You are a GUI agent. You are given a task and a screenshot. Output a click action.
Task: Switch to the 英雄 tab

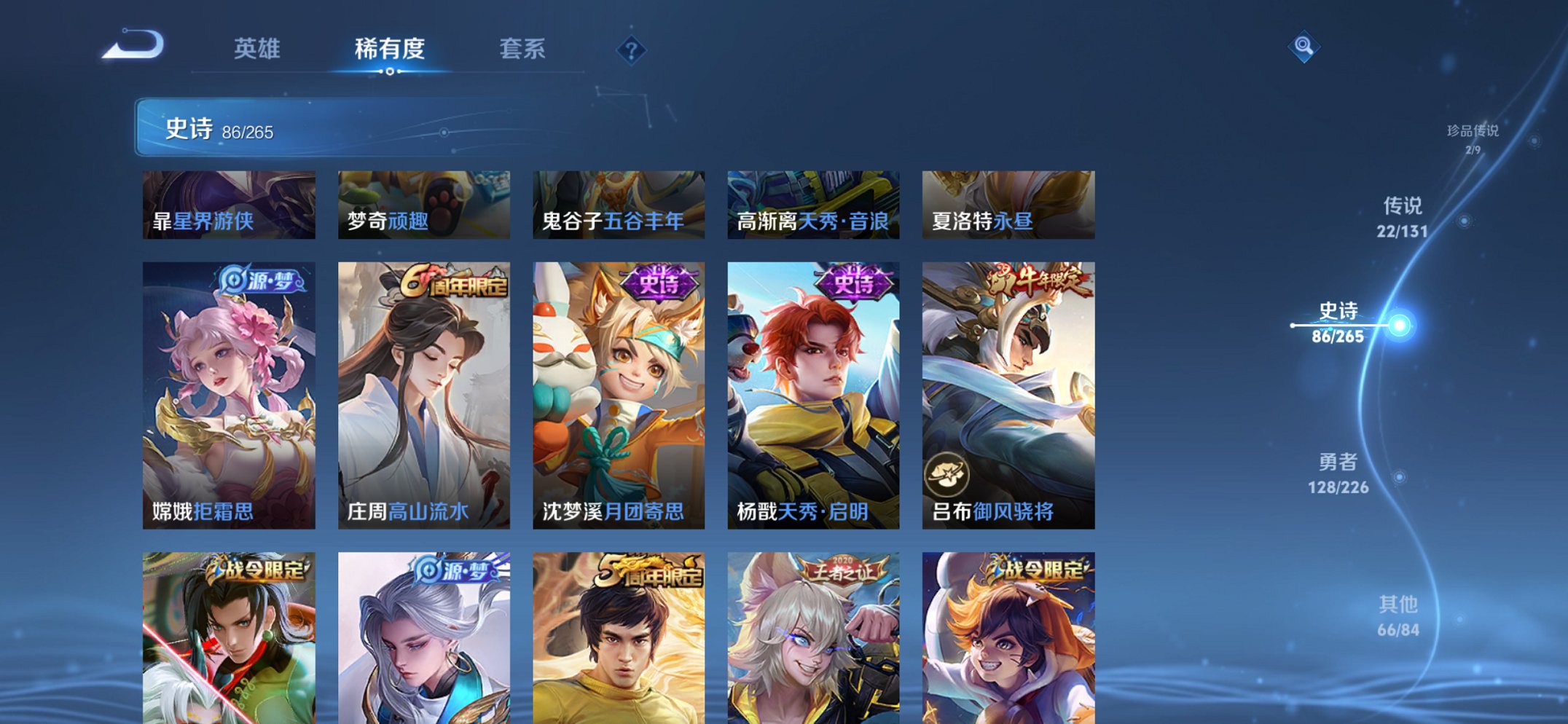coord(257,50)
